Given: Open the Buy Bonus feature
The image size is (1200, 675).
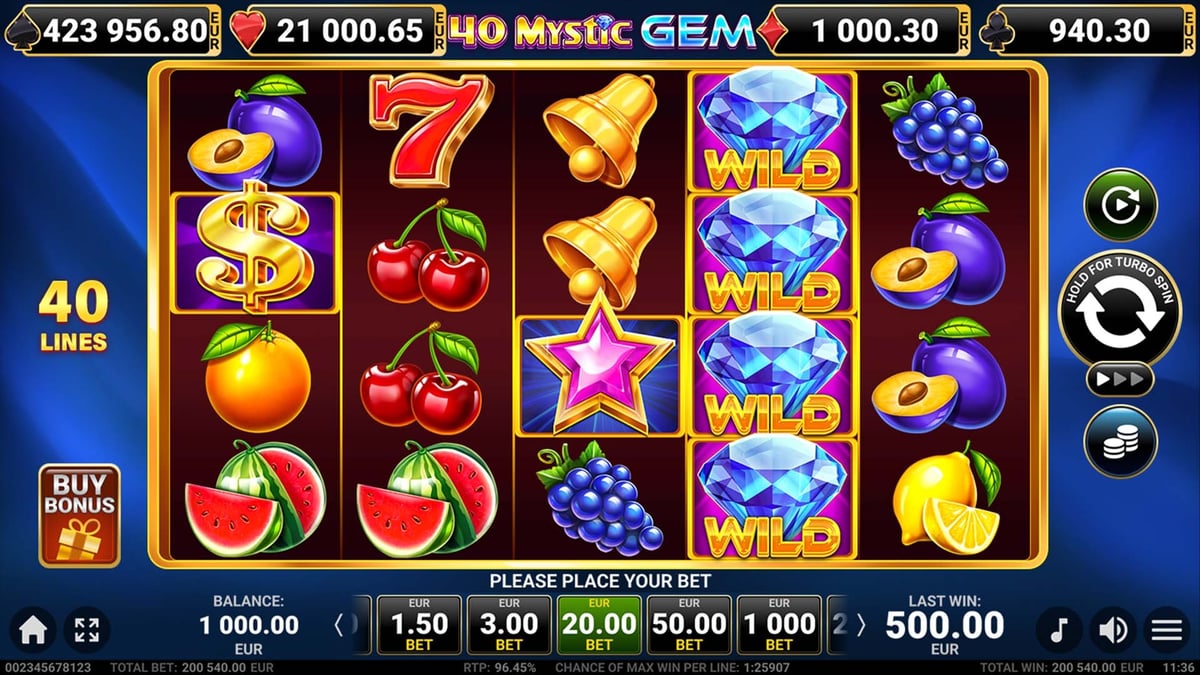Looking at the screenshot, I should [x=79, y=514].
